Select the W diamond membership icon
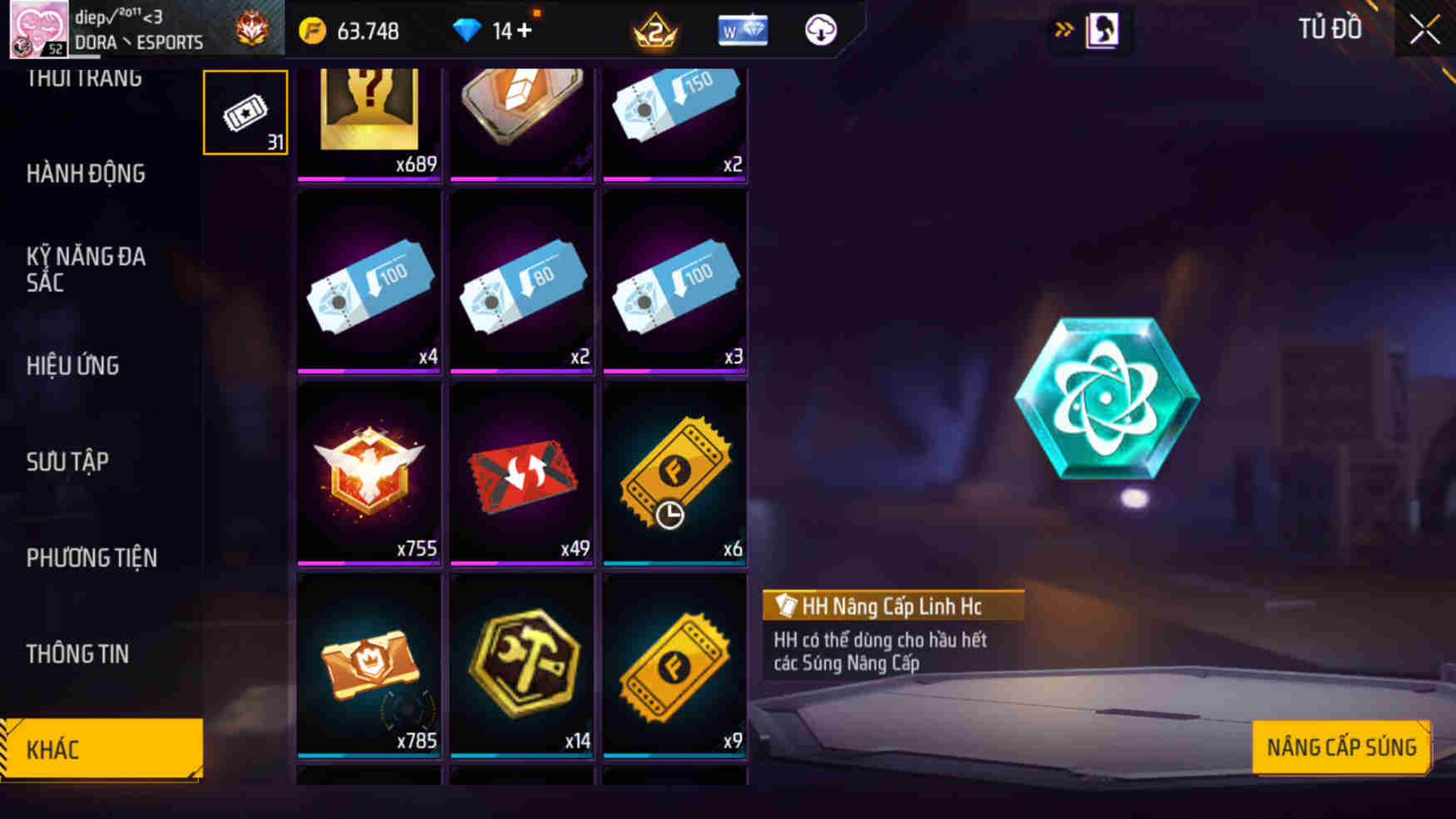The height and width of the screenshot is (819, 1456). (743, 31)
